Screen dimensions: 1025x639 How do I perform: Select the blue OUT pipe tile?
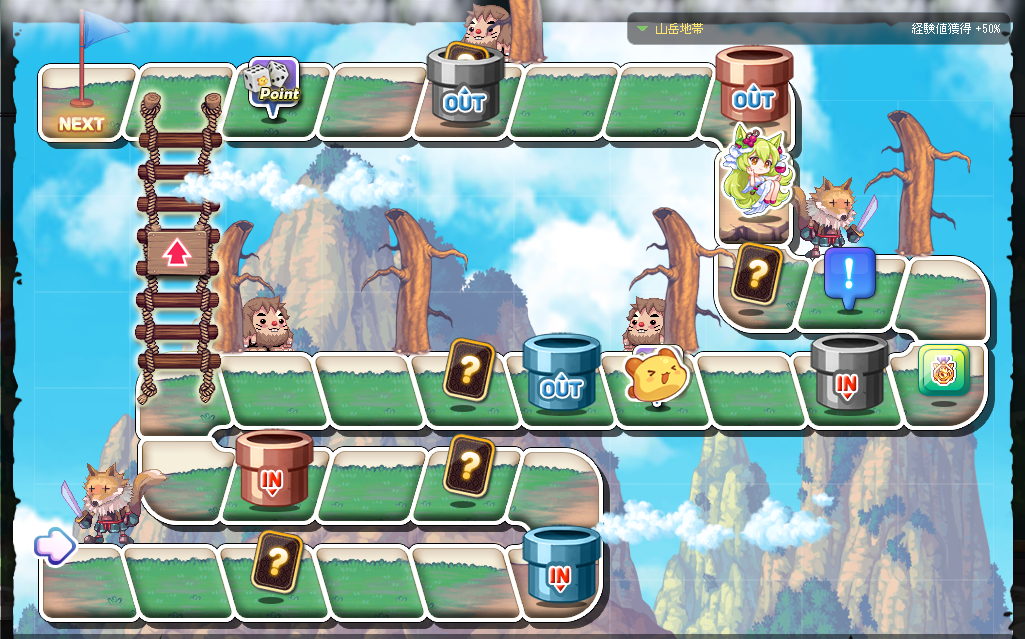(x=560, y=374)
